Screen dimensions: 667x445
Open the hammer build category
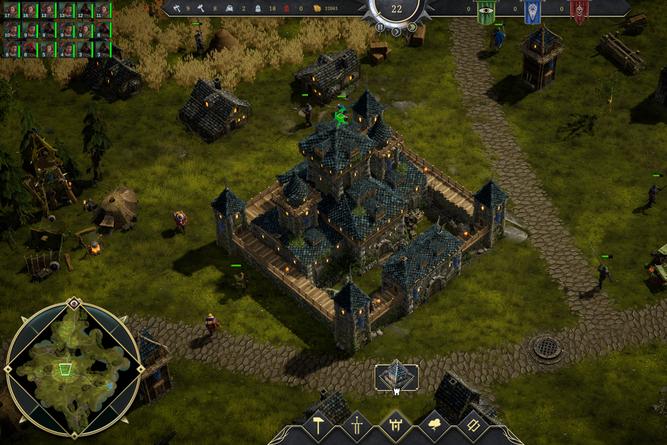[317, 426]
